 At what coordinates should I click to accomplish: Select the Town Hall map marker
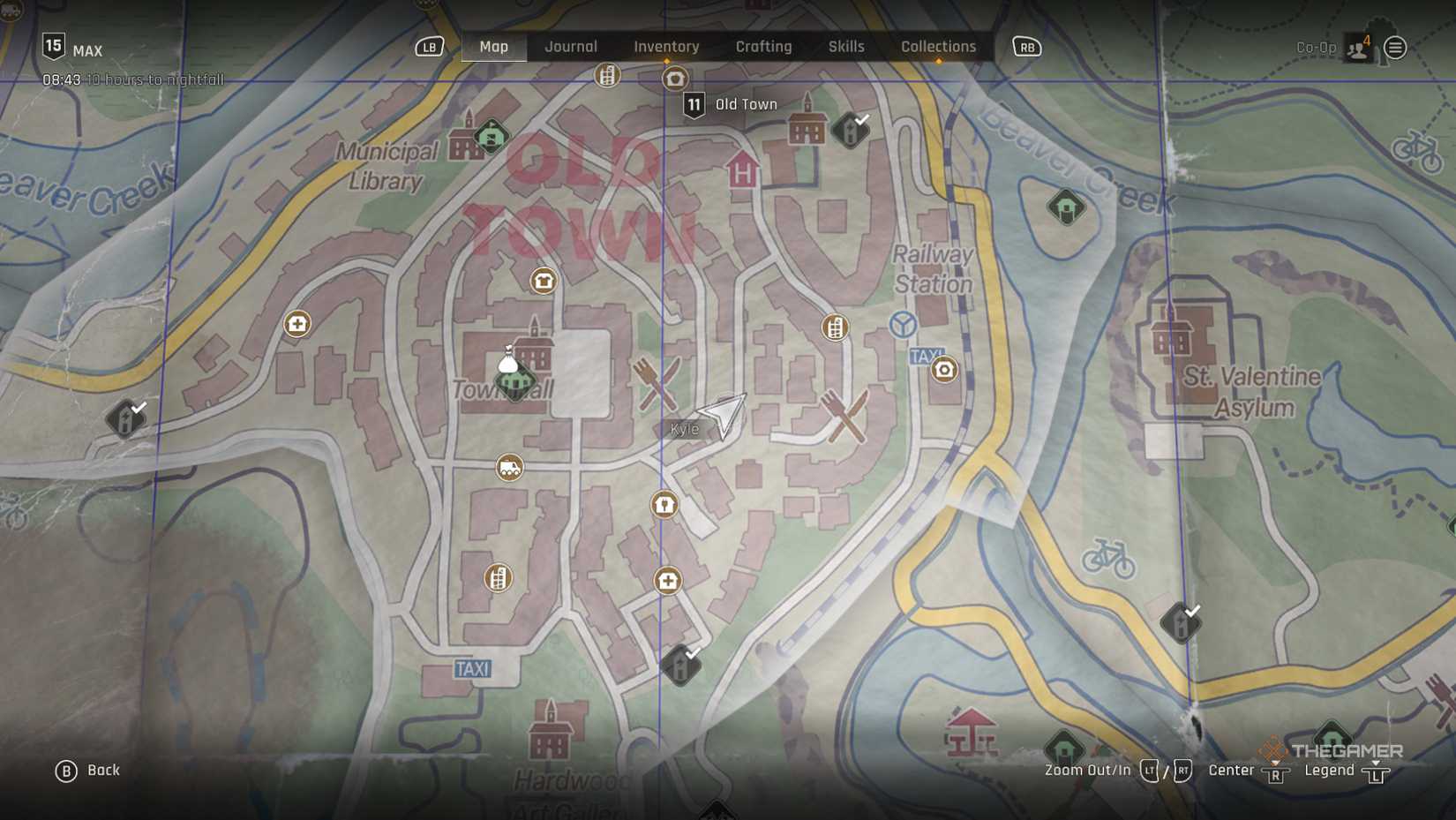(x=515, y=381)
